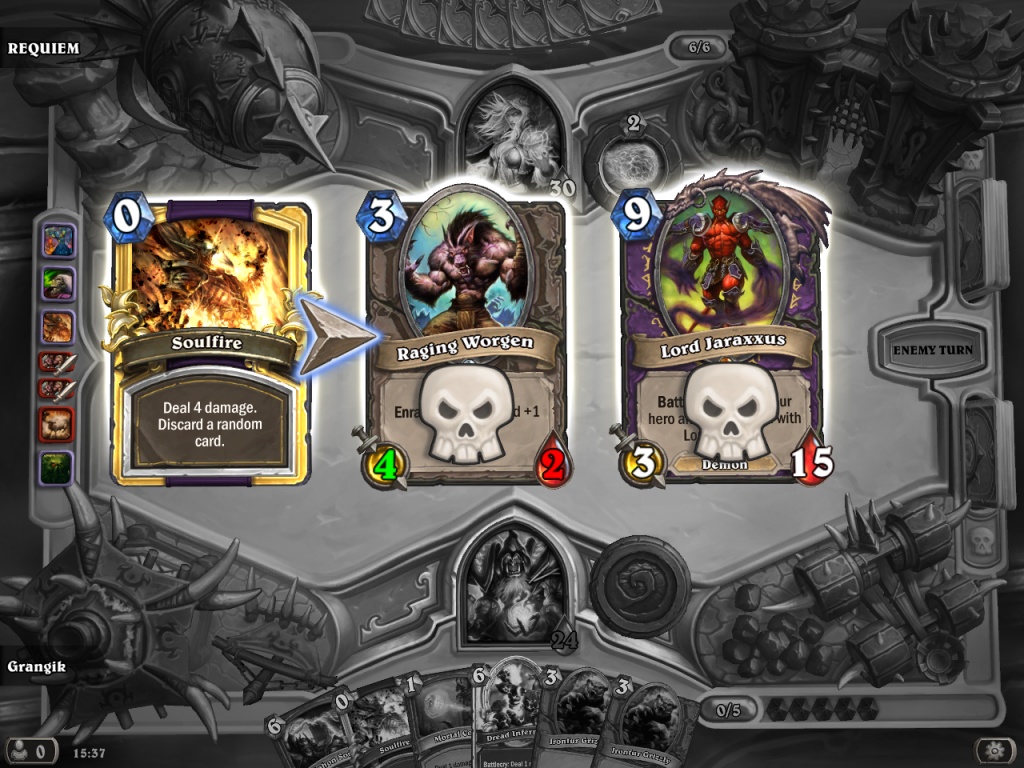Activate your warlock hero power button
1024x768 pixels.
click(639, 586)
